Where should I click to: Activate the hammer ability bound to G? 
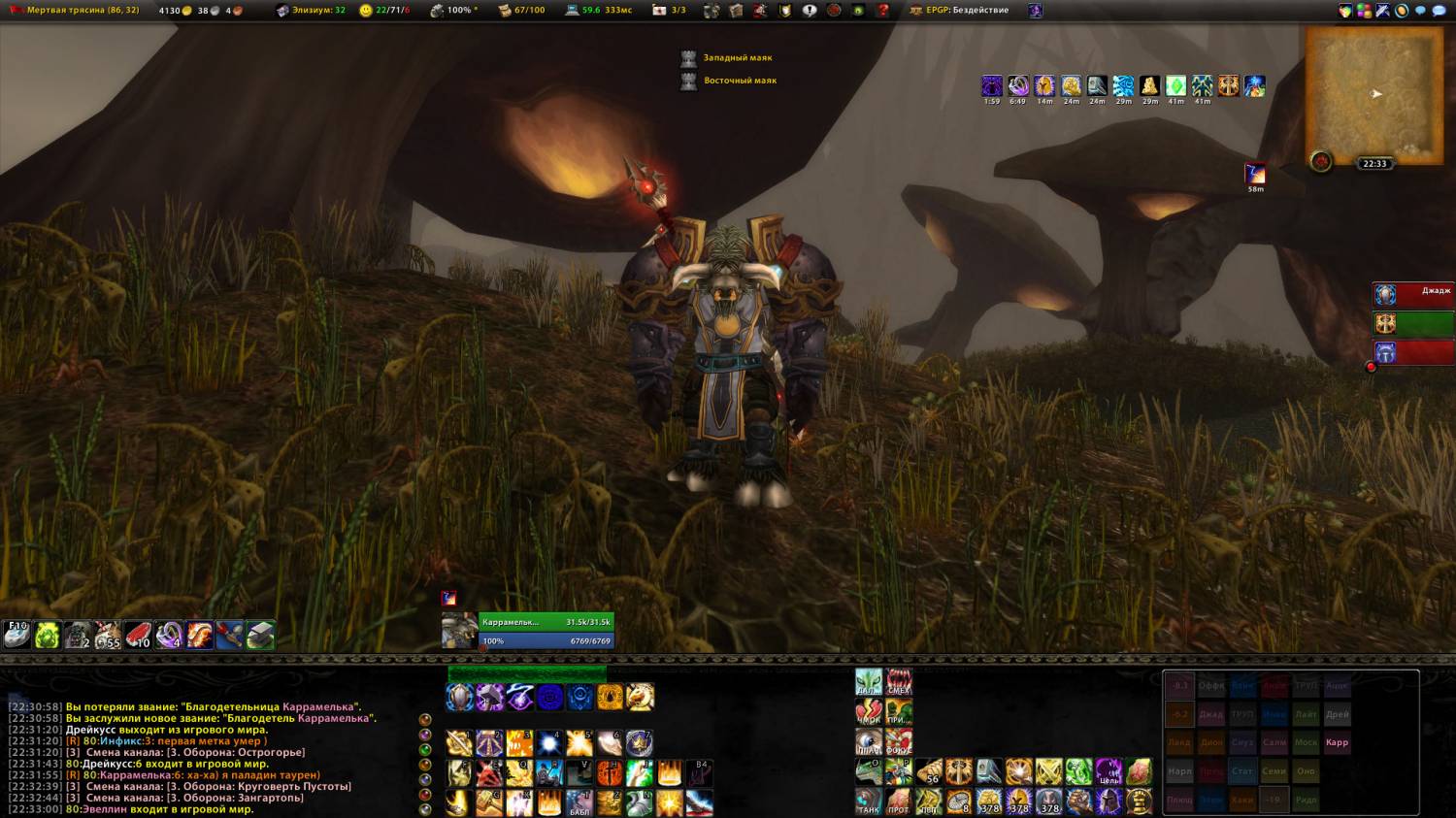[489, 802]
